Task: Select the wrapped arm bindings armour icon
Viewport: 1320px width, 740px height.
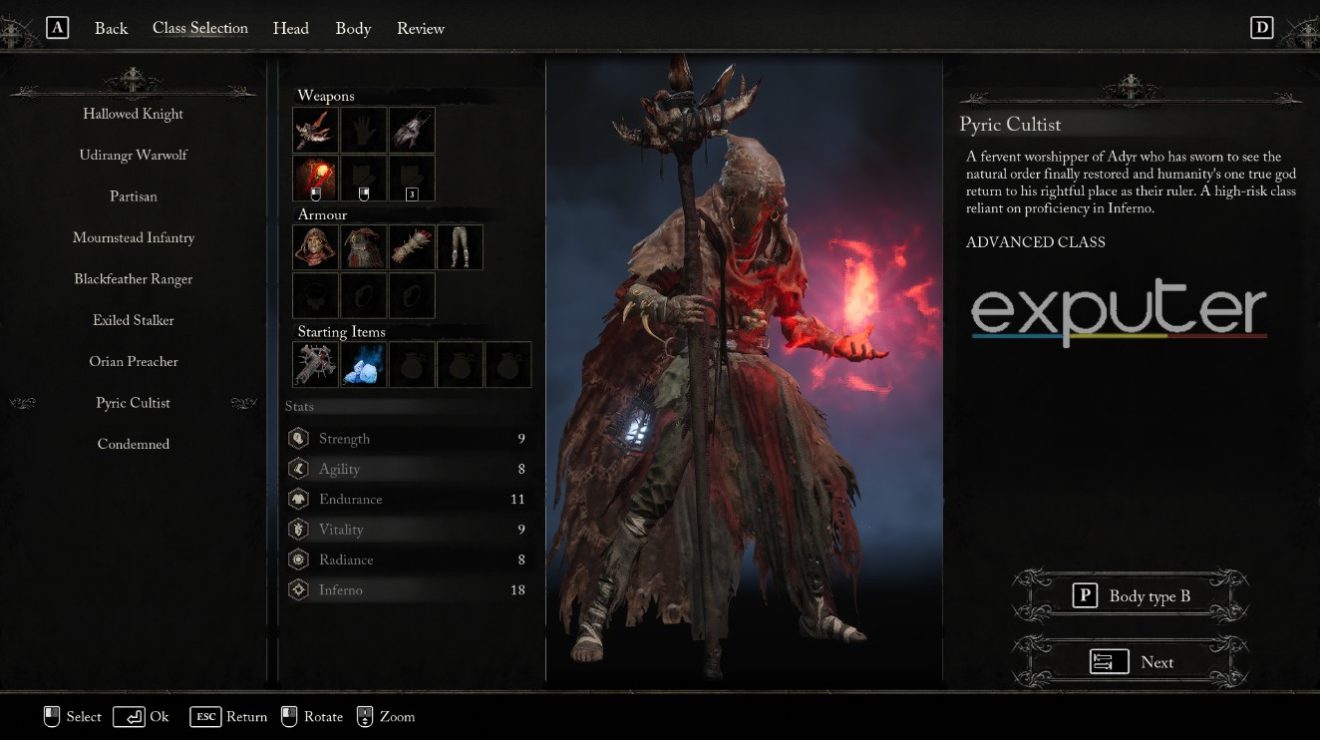Action: (x=413, y=247)
